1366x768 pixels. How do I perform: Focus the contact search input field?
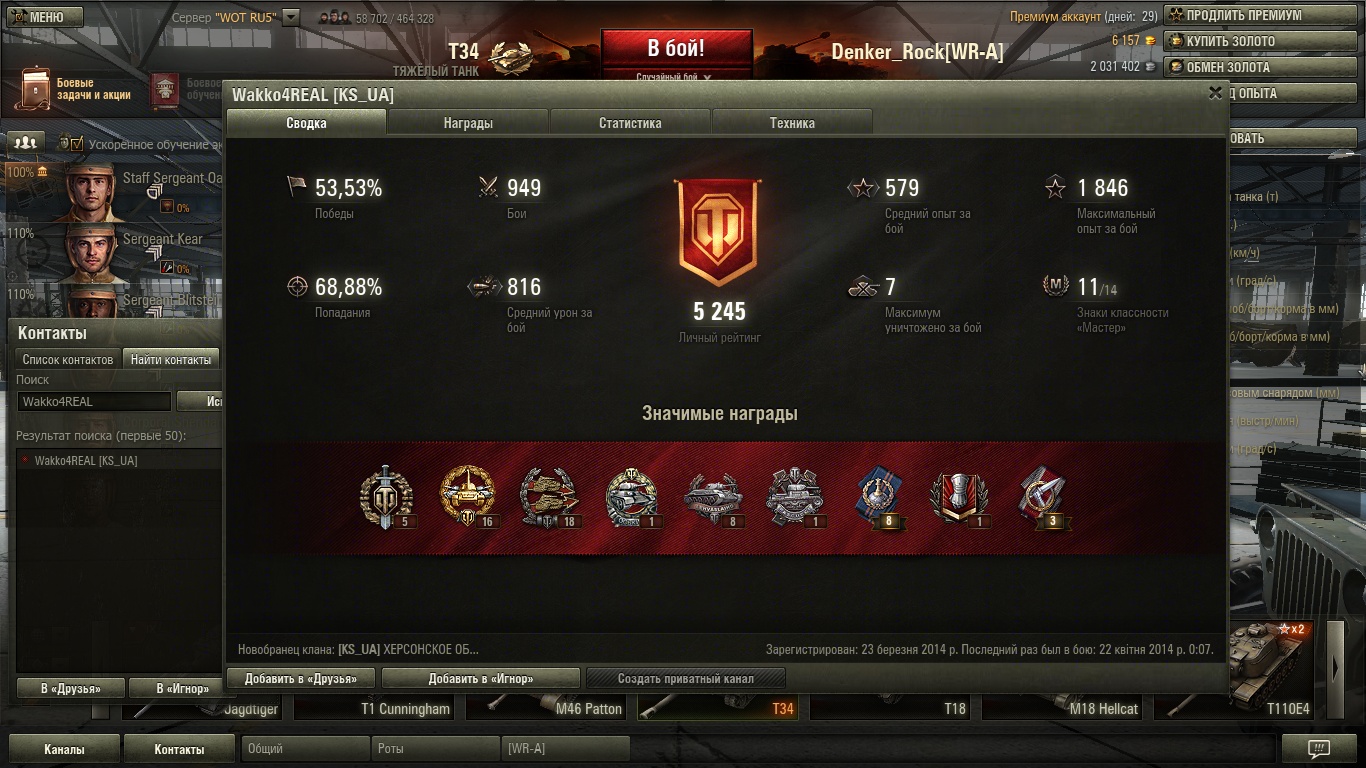(x=94, y=401)
